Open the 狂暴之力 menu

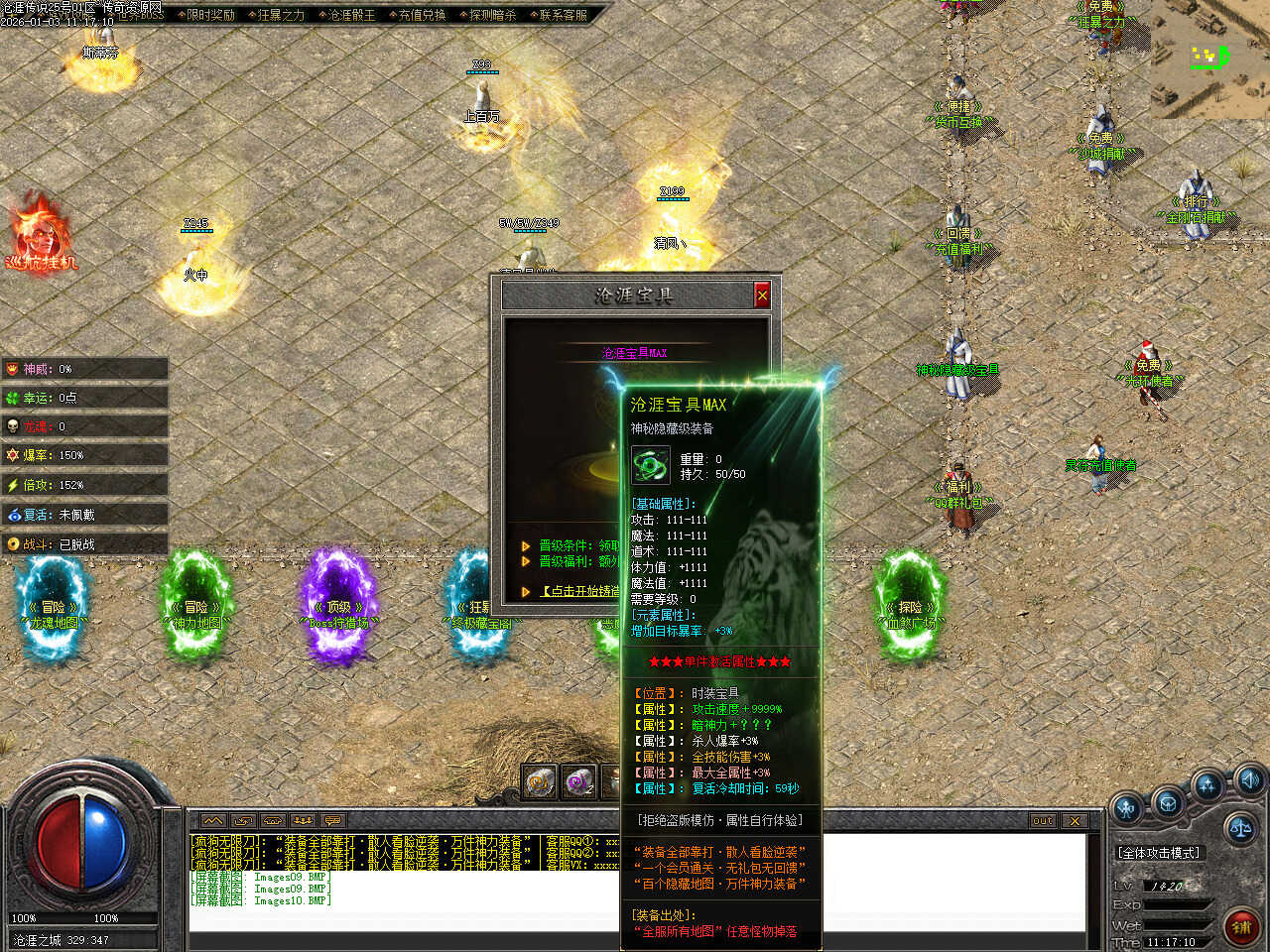click(x=279, y=15)
